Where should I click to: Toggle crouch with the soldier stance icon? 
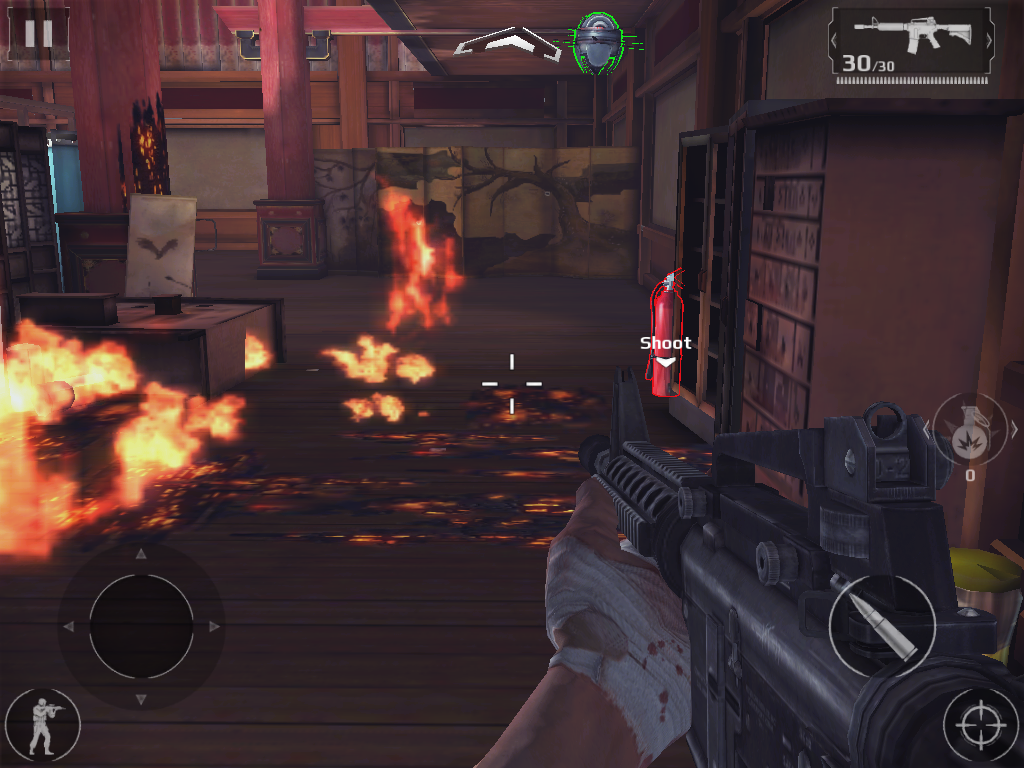(42, 726)
